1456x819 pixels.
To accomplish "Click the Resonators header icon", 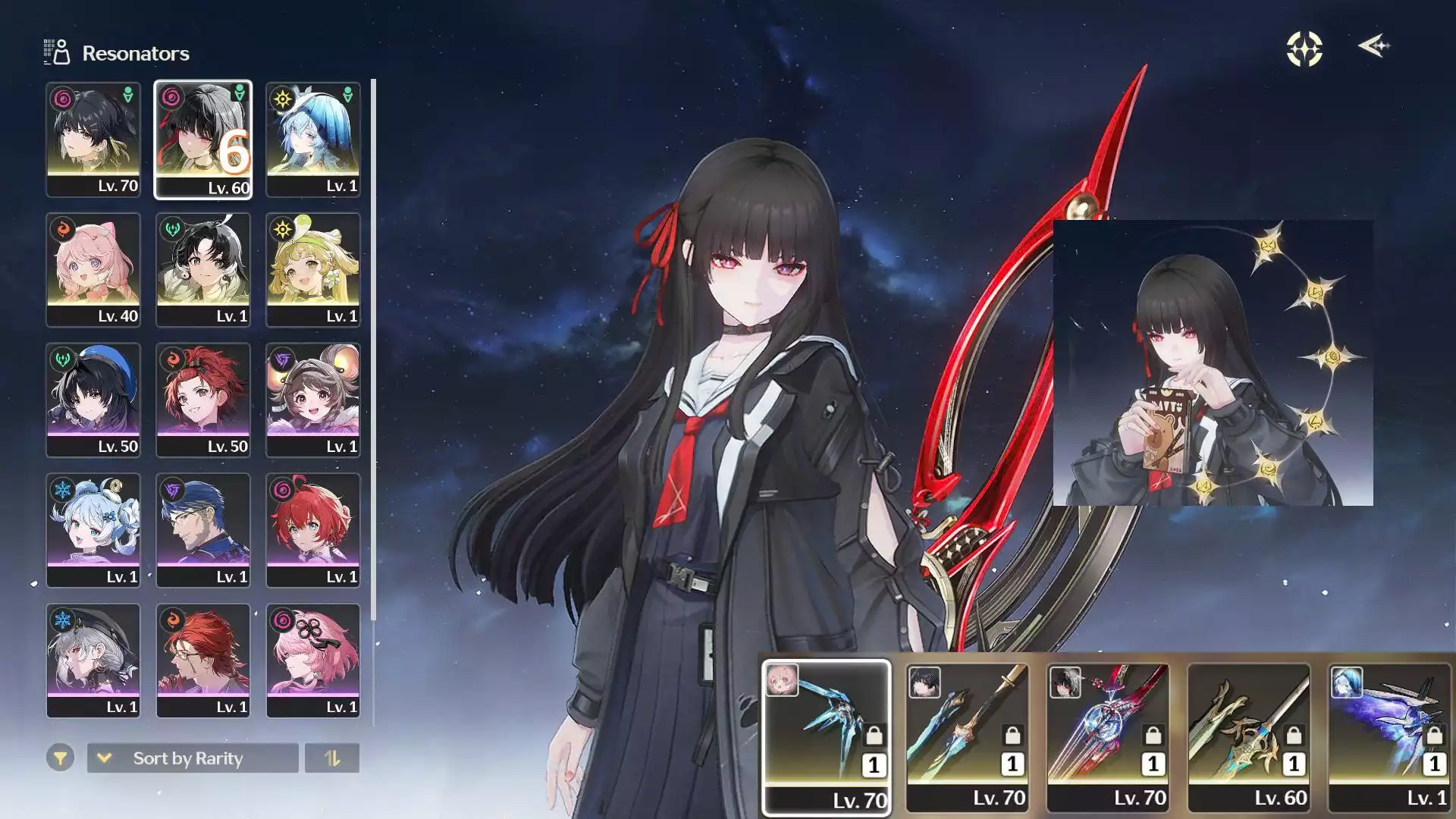I will coord(56,52).
